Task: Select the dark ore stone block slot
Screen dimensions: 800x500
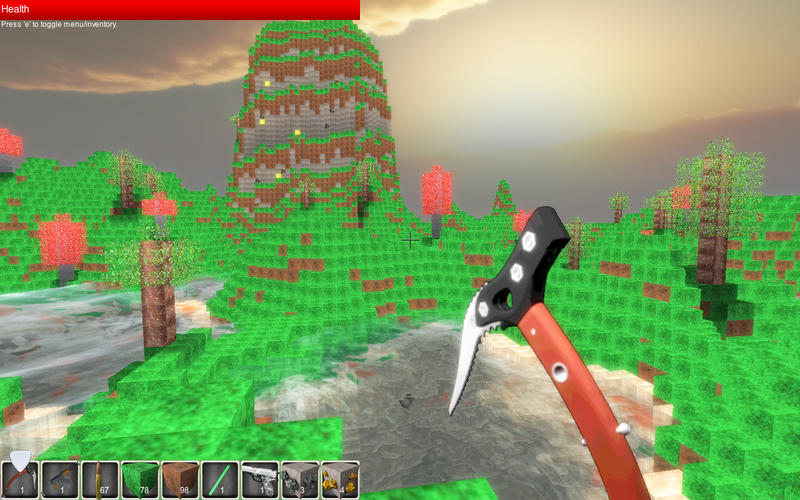Action: click(x=300, y=479)
